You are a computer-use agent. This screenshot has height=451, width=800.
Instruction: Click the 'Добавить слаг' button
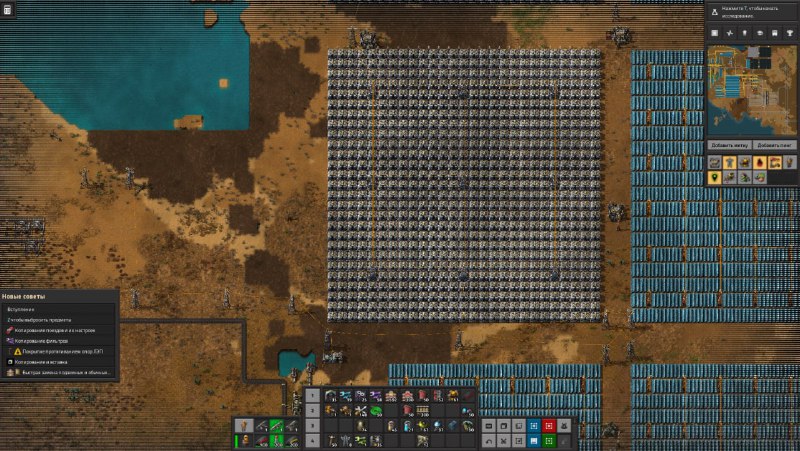[x=775, y=146]
